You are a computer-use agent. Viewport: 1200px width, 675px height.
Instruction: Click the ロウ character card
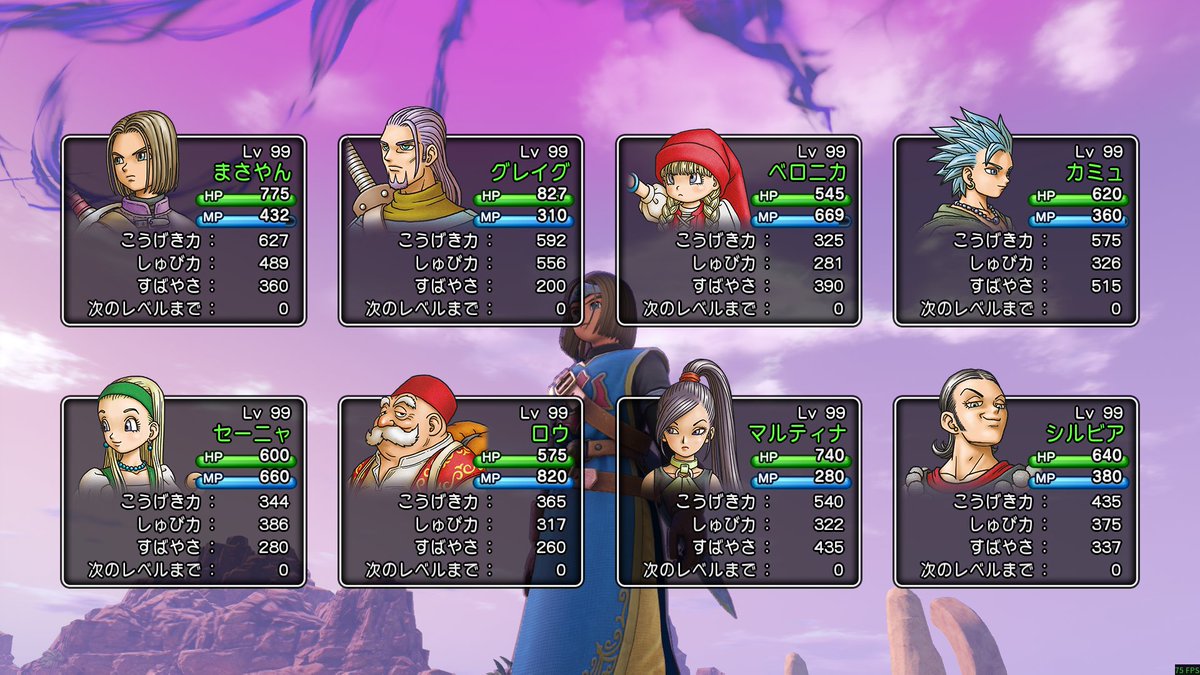click(x=461, y=492)
